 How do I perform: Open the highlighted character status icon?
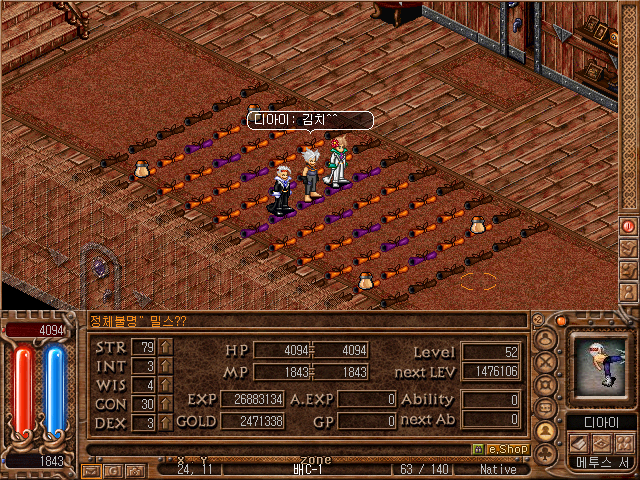pos(547,431)
